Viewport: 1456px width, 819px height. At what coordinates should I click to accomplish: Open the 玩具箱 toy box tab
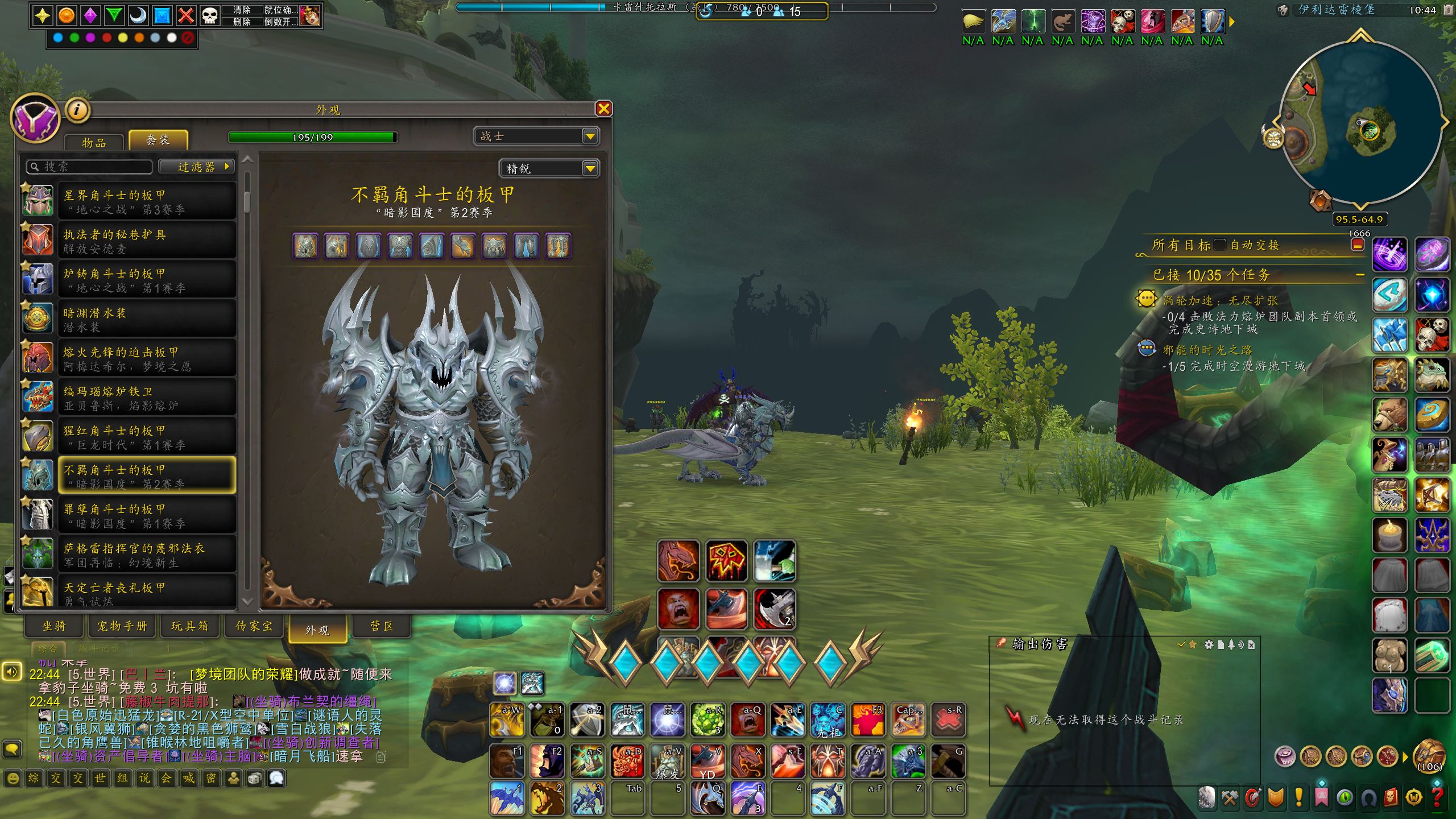click(190, 626)
